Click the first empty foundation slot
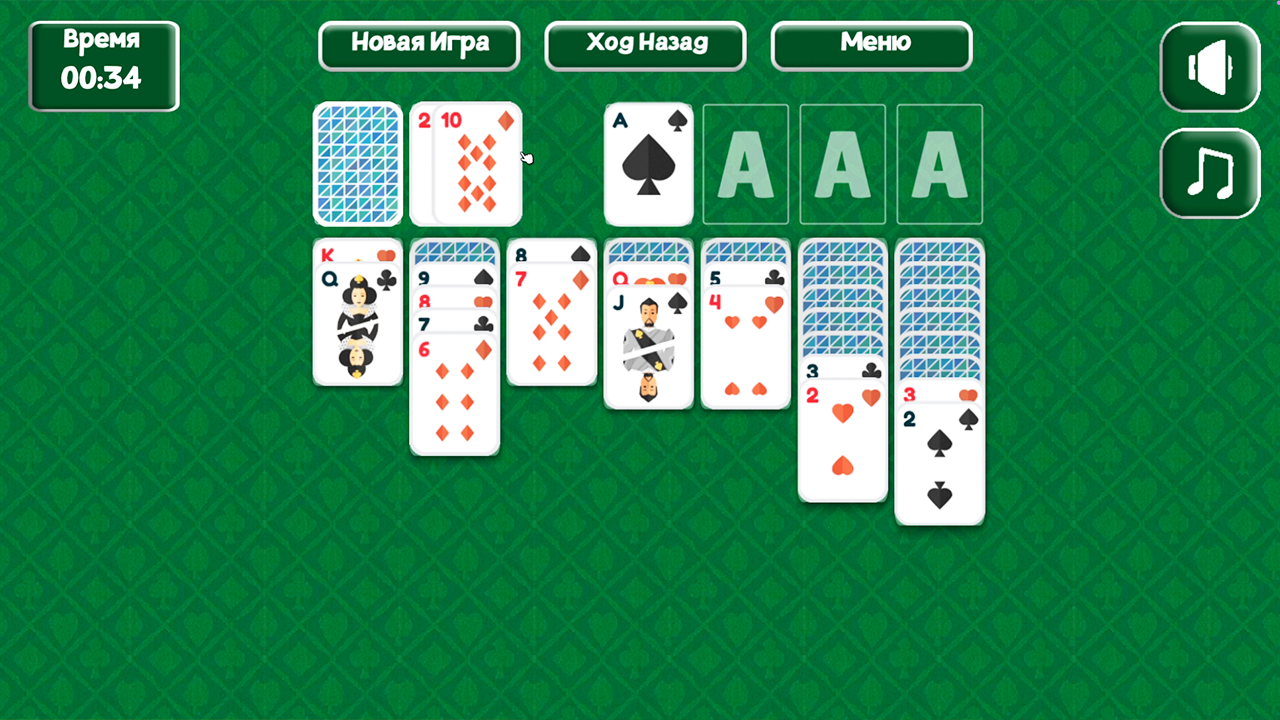Screen dimensions: 1280x720 tap(745, 163)
